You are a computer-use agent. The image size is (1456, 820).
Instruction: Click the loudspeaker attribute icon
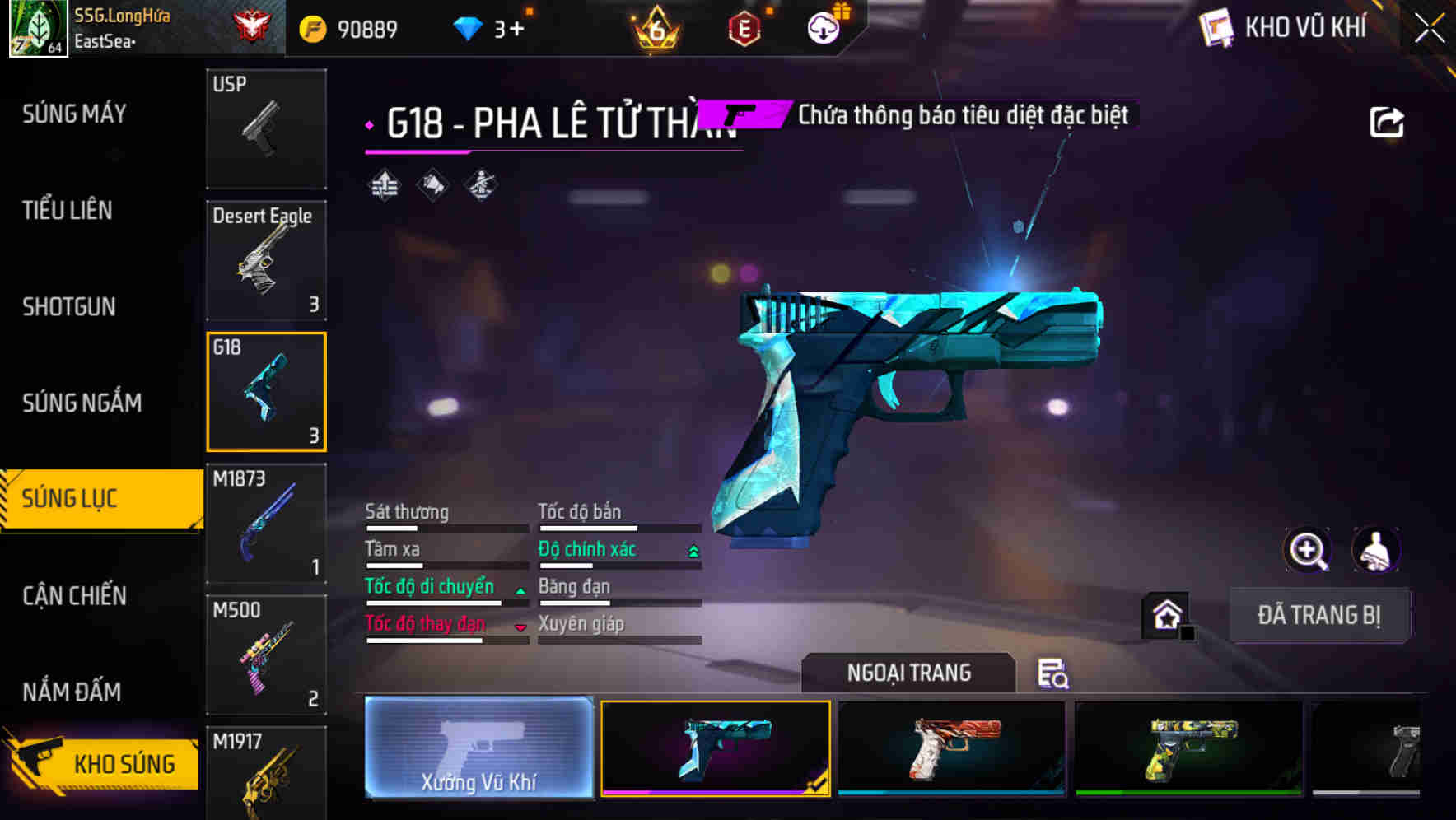[x=431, y=184]
